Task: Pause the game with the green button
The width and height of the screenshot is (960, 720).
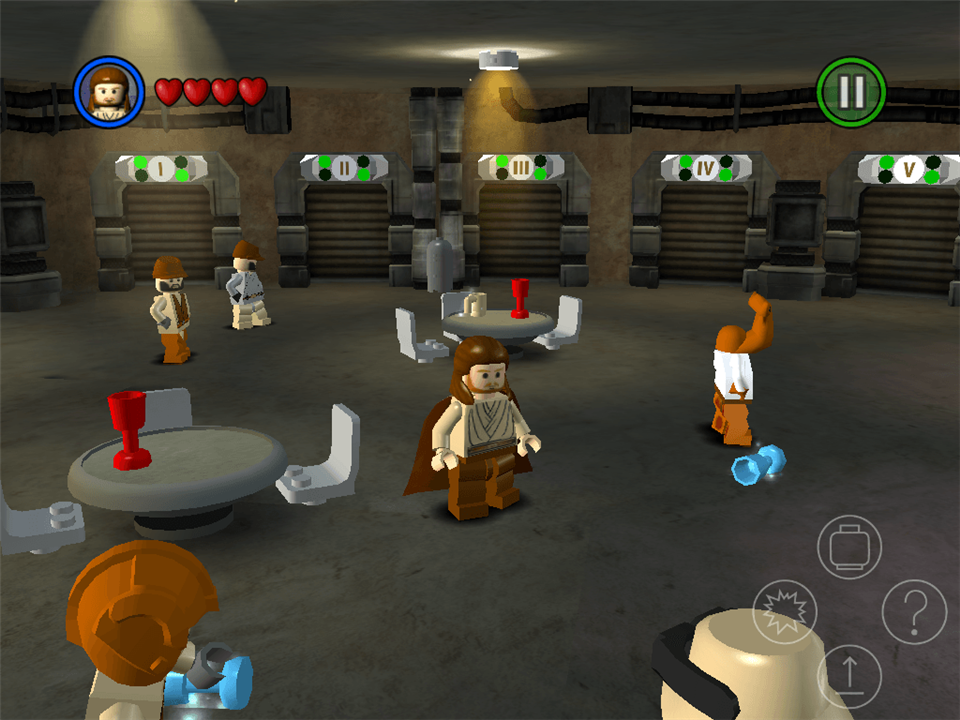Action: coord(851,92)
